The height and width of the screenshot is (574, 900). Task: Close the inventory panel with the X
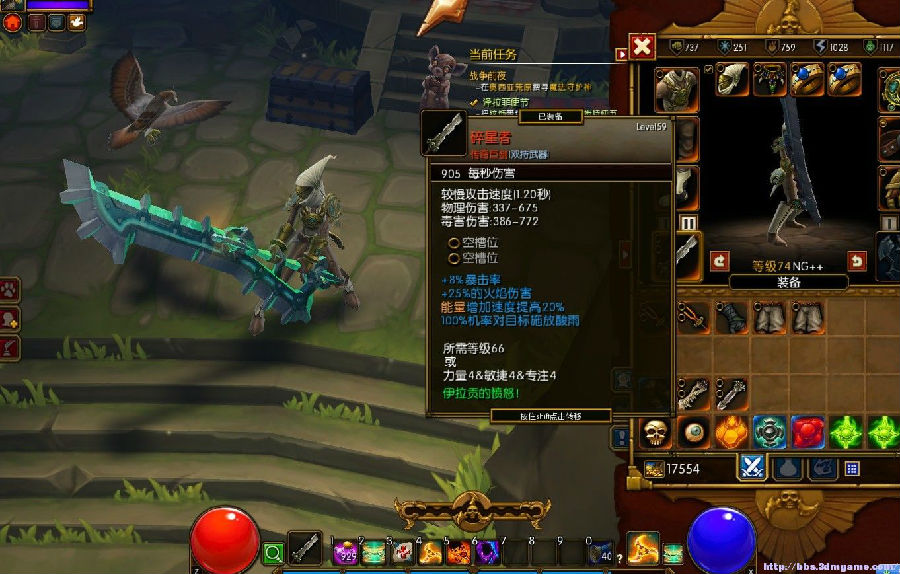coord(643,47)
